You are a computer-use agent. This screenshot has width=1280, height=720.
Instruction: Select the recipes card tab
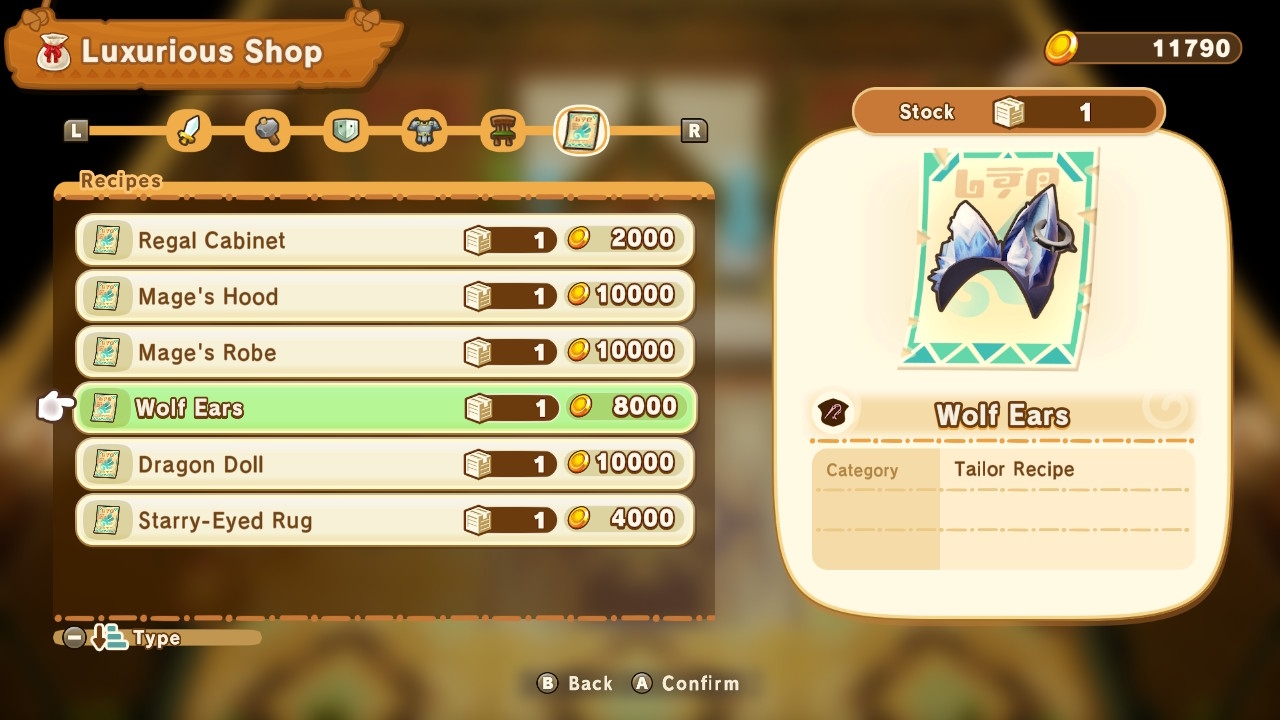click(x=581, y=131)
